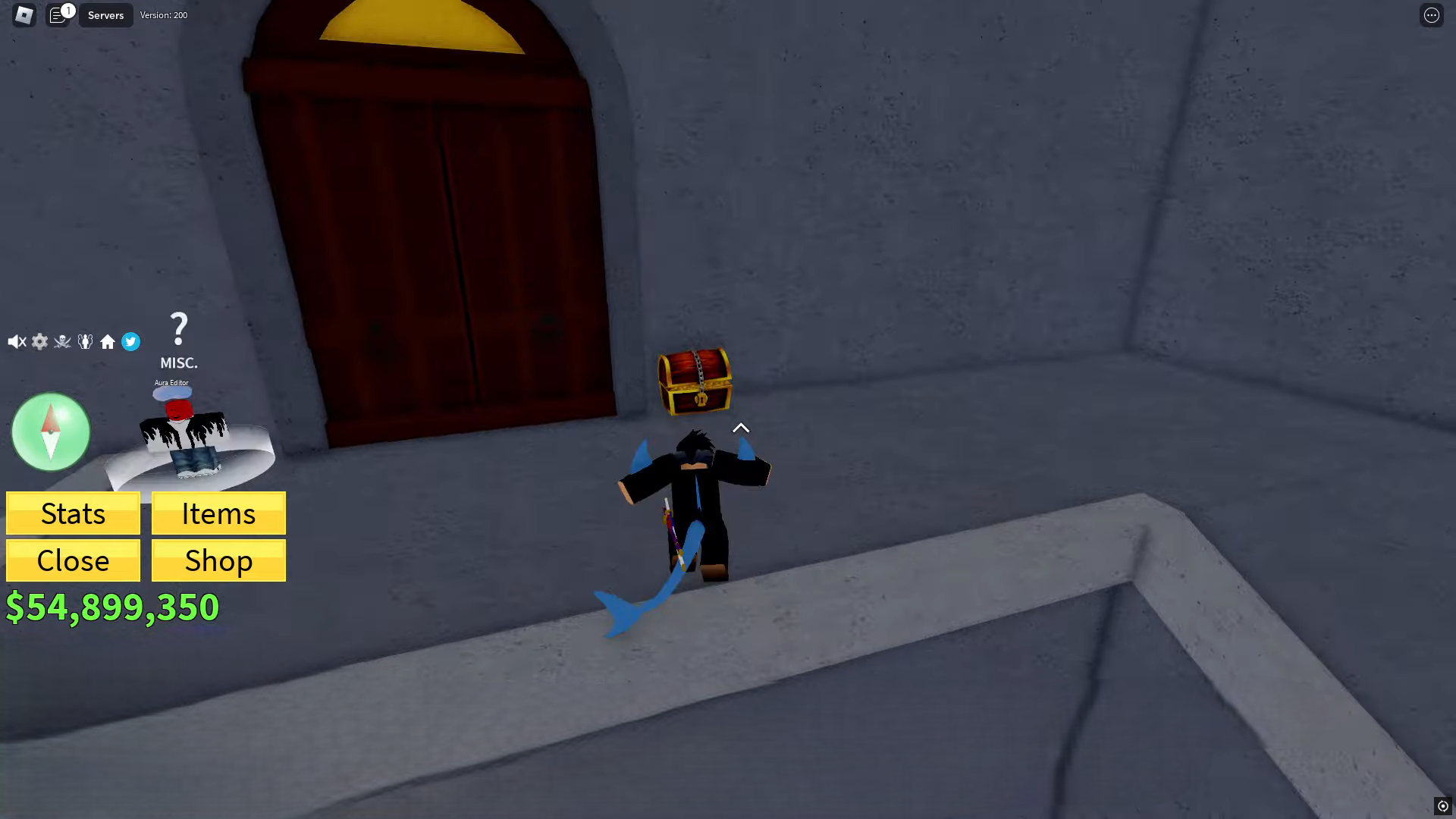
Task: Open the Servers menu
Action: coord(105,14)
